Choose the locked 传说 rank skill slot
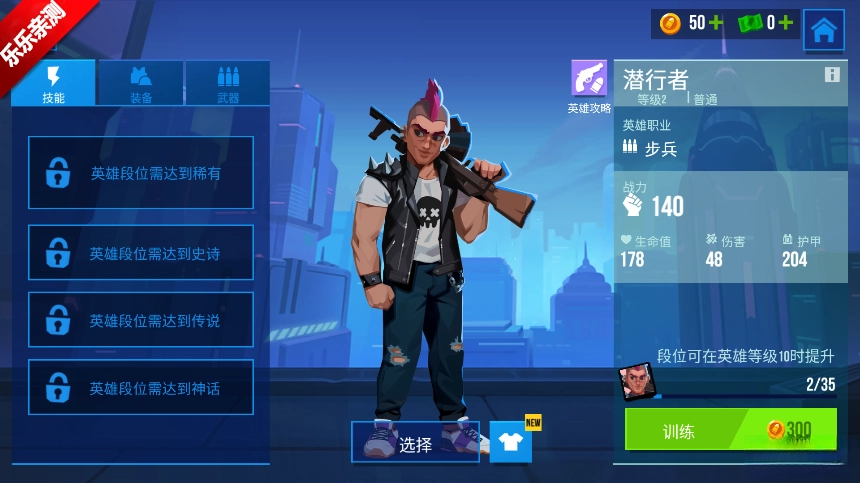The width and height of the screenshot is (860, 483). 141,320
